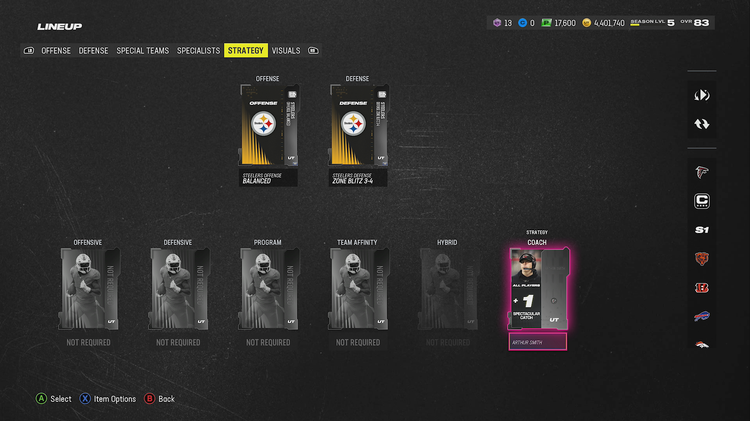This screenshot has height=421, width=750.
Task: Pick the empty Program strategy slot
Action: tap(268, 289)
